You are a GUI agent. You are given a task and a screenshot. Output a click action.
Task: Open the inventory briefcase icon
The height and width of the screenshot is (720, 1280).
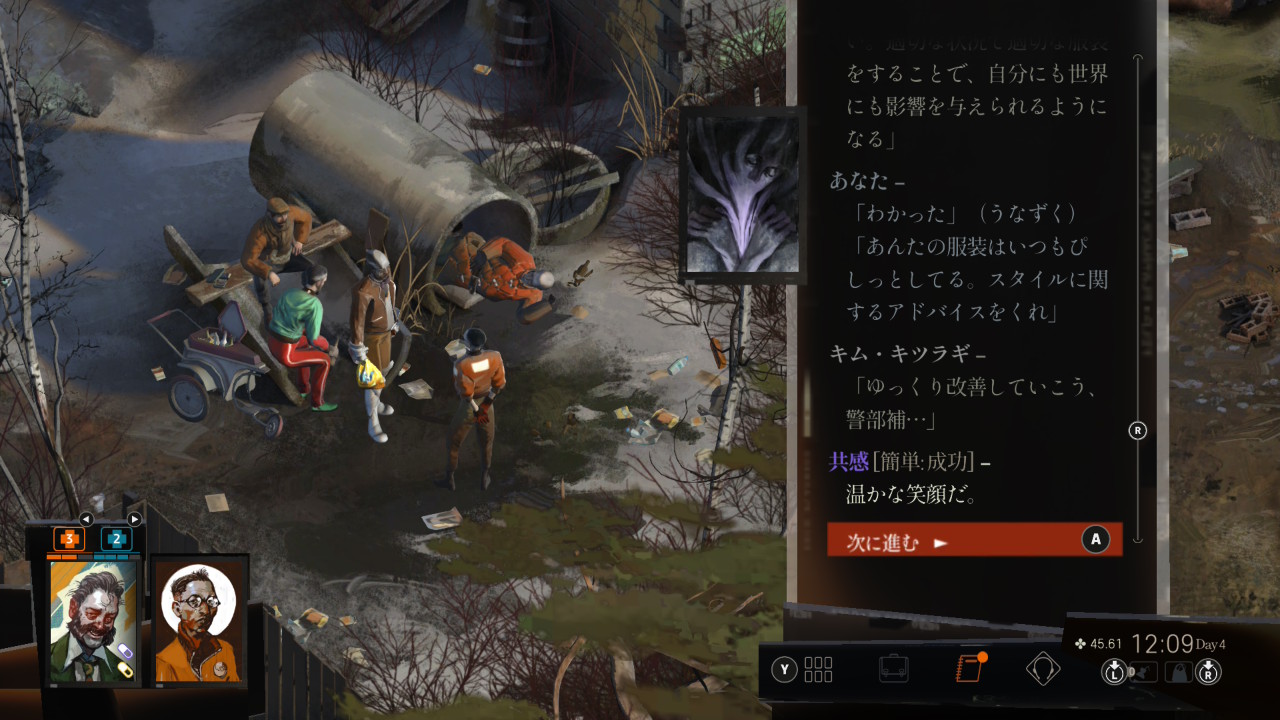coord(893,668)
